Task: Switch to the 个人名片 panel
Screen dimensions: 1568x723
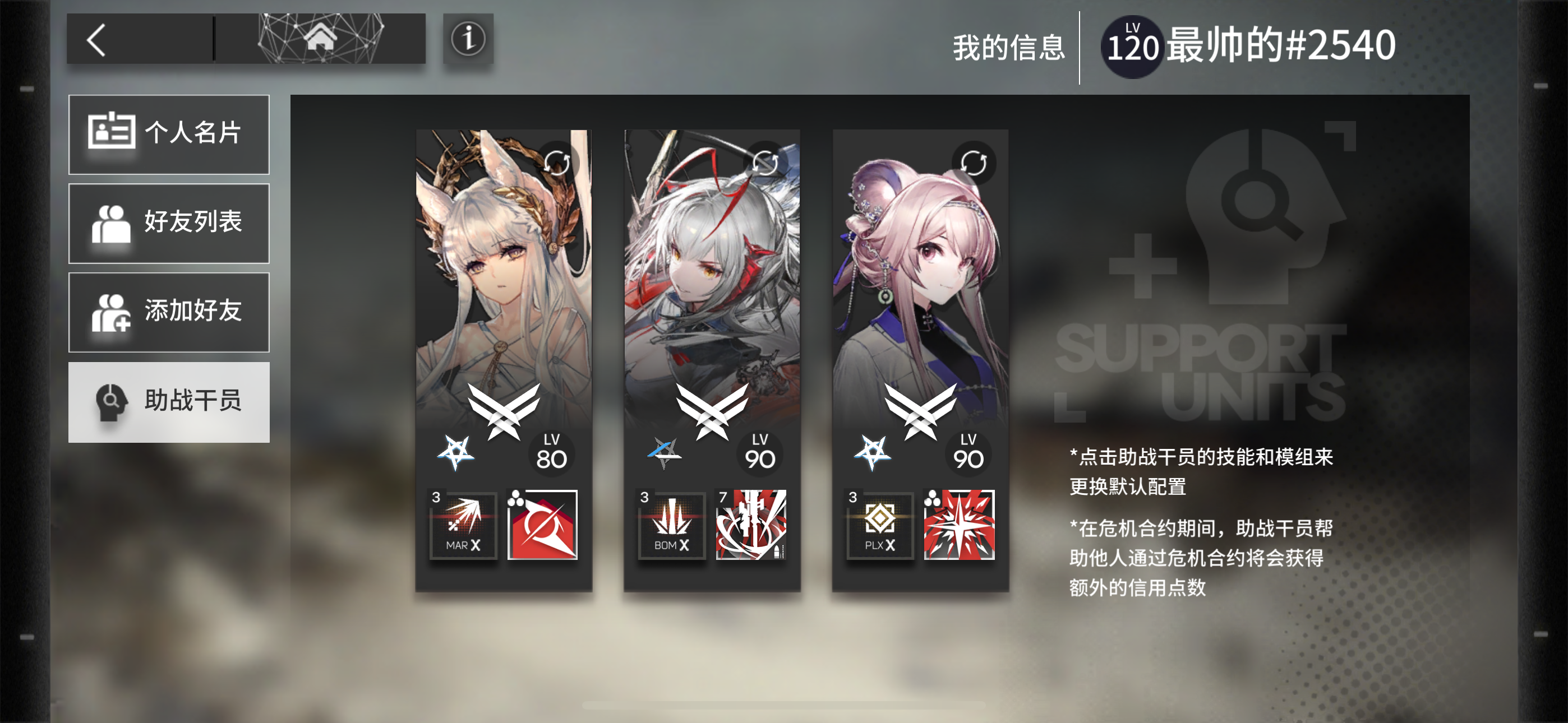Action: (x=169, y=135)
